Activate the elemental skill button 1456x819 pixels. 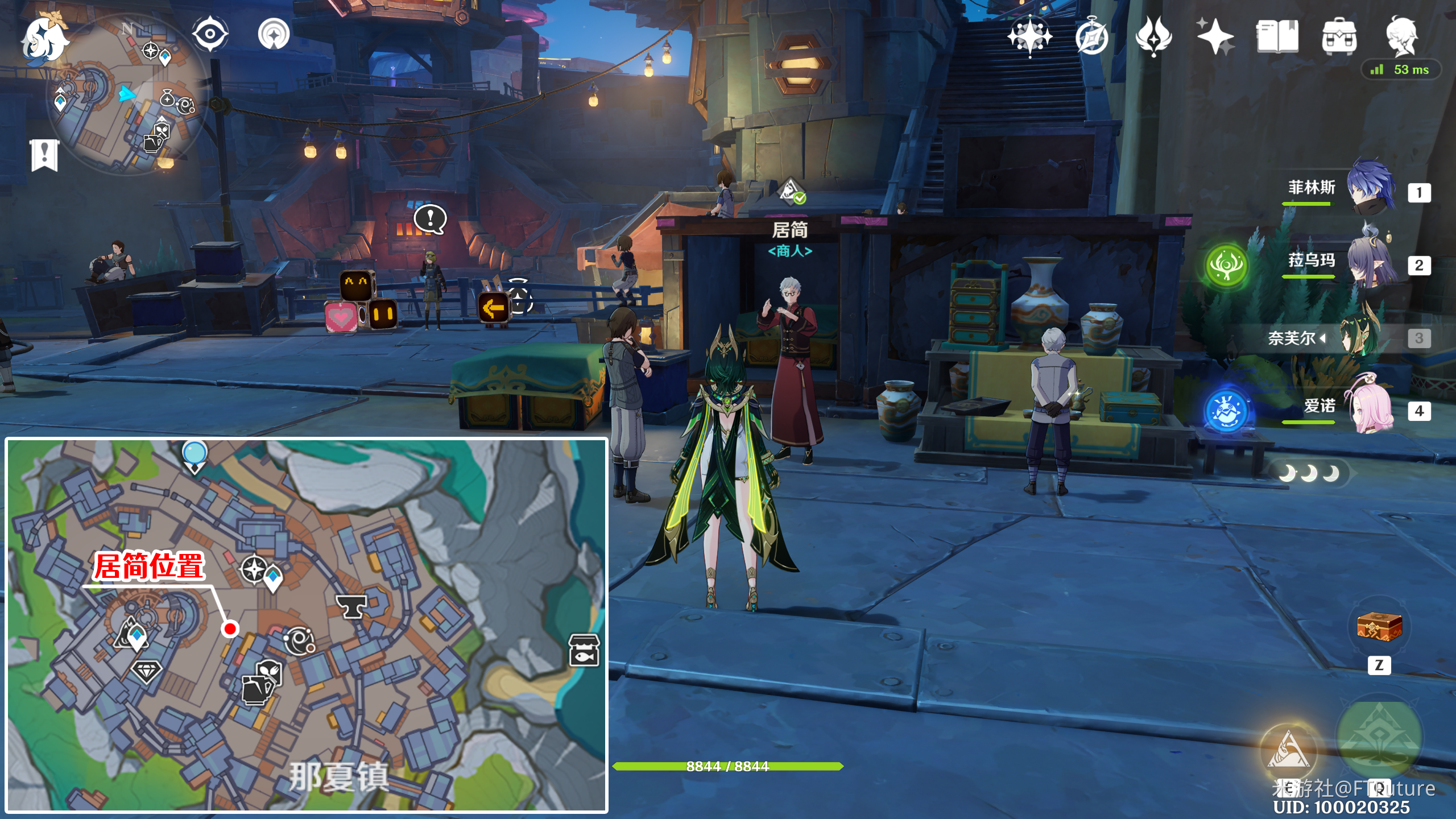point(1288,751)
